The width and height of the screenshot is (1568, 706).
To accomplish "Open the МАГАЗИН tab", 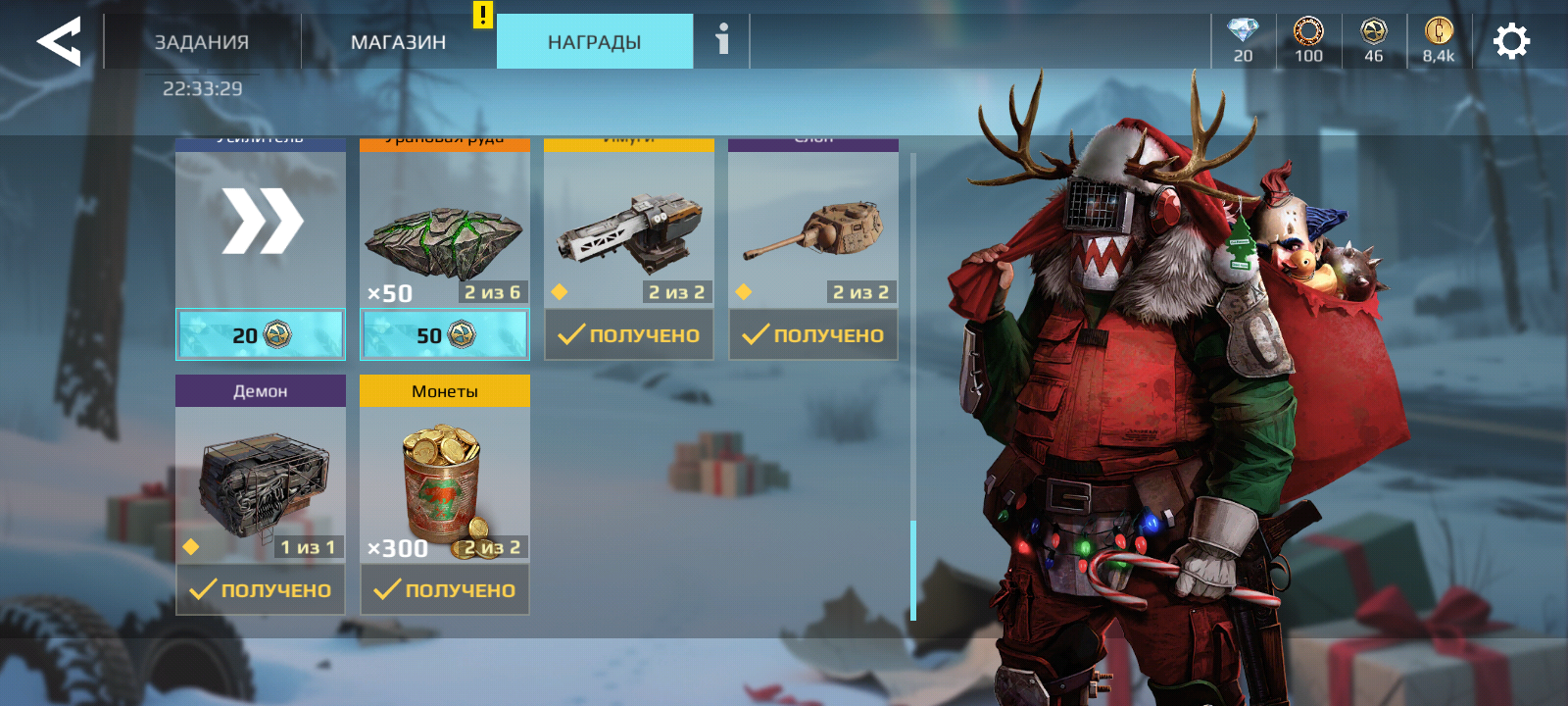I will [x=398, y=42].
